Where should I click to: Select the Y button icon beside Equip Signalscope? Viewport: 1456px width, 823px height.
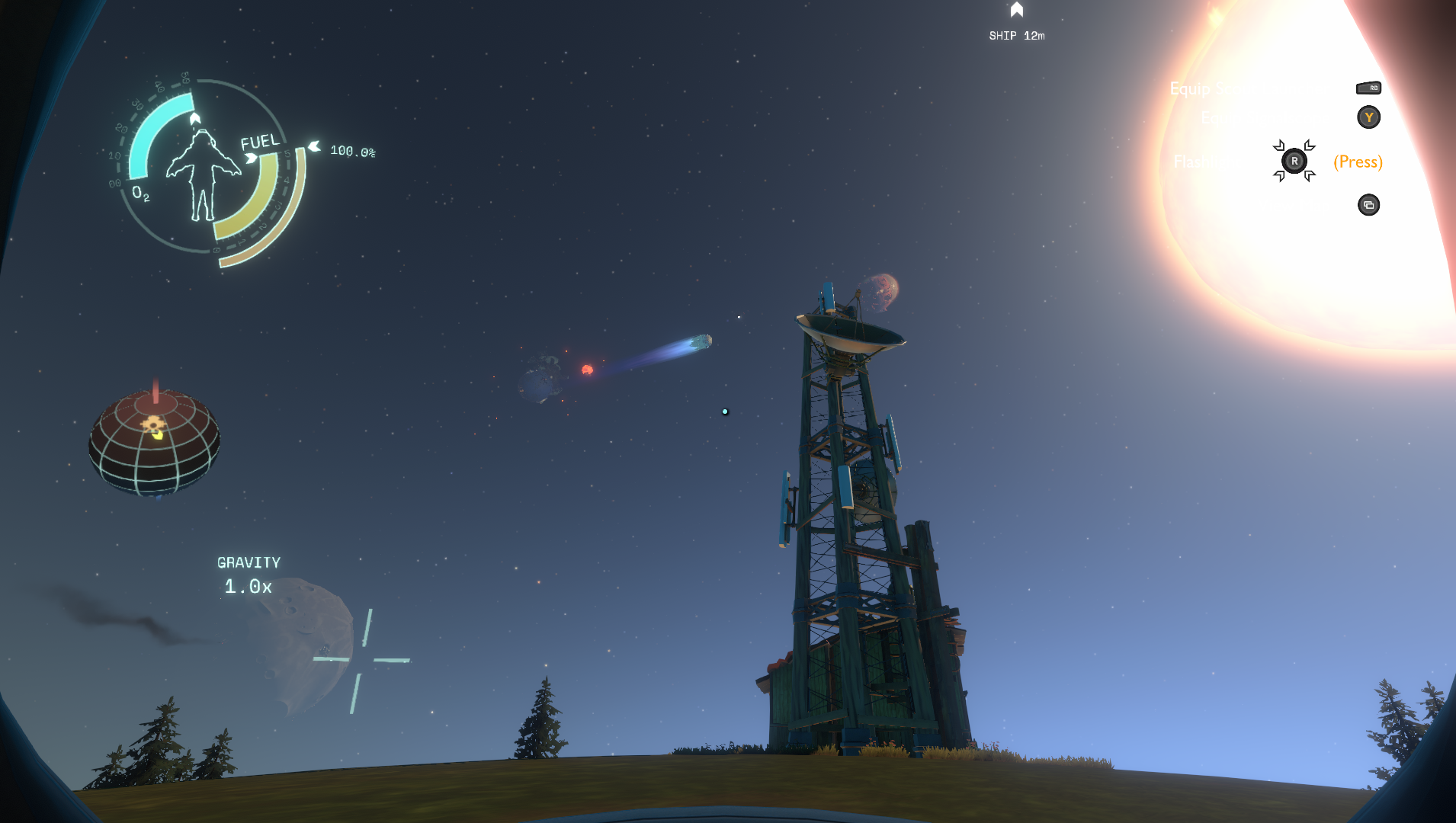click(1369, 117)
